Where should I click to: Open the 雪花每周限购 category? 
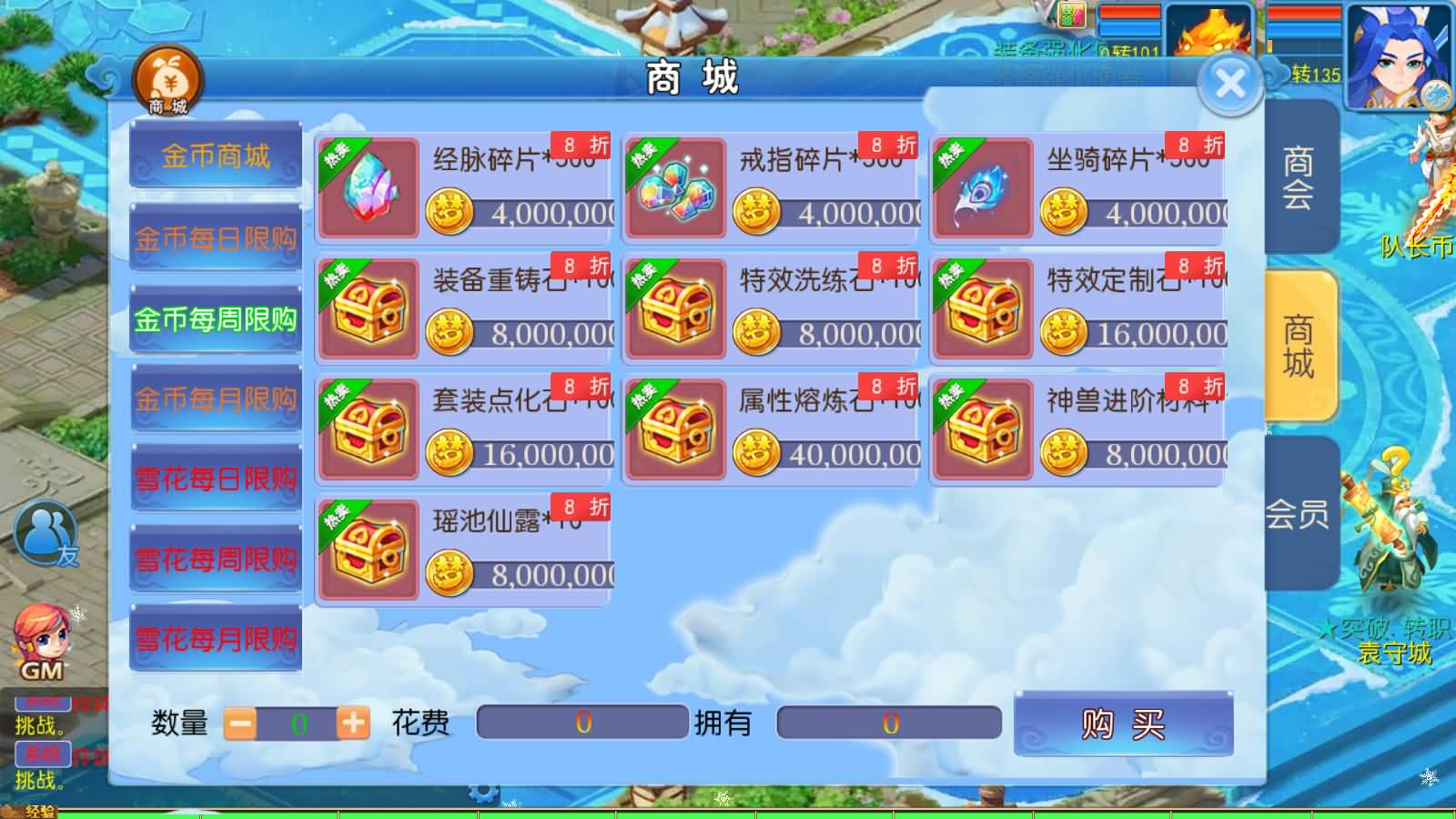click(215, 559)
